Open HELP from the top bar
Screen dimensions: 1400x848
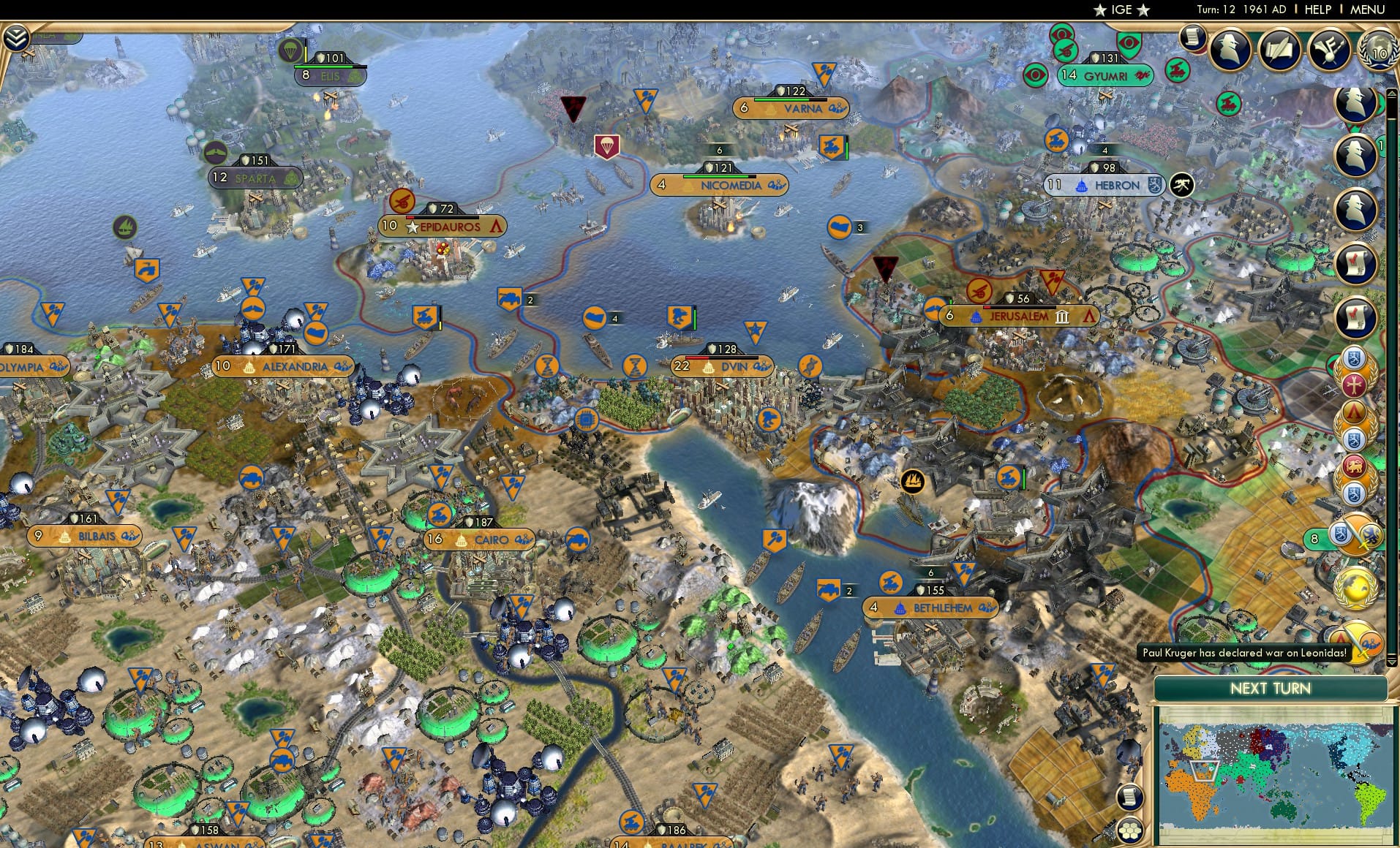tap(1317, 10)
